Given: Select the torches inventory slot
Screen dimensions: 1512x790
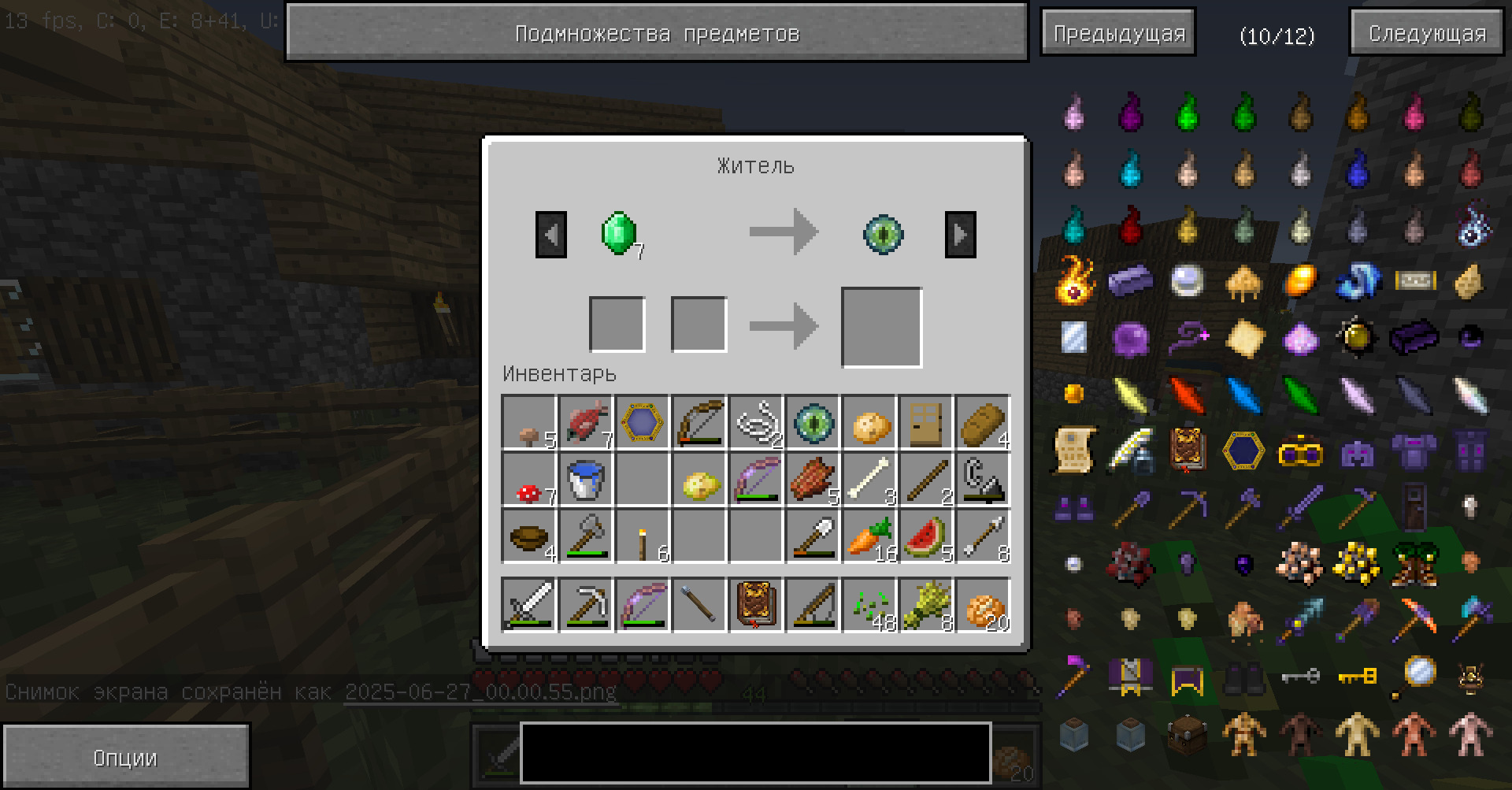Looking at the screenshot, I should (x=642, y=536).
